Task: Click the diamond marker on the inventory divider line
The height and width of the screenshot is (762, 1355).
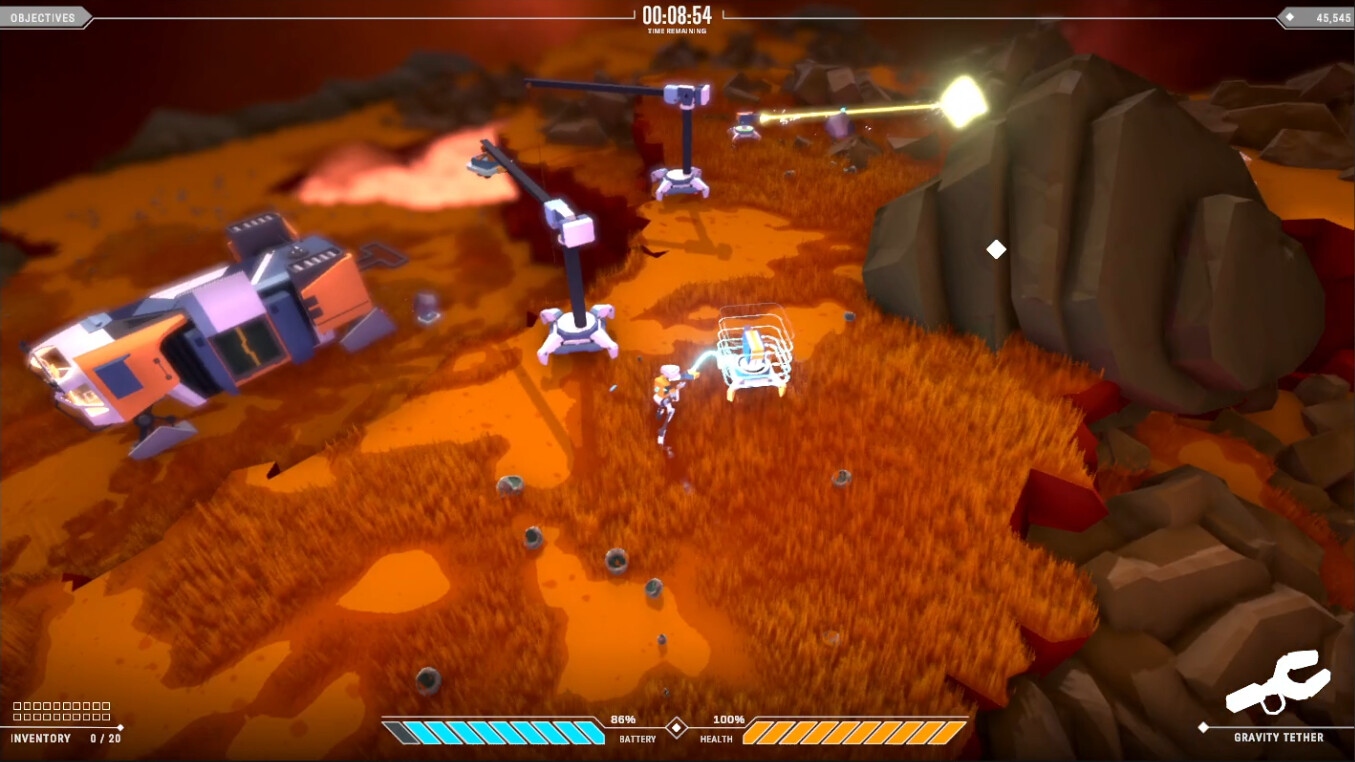Action: pos(120,727)
